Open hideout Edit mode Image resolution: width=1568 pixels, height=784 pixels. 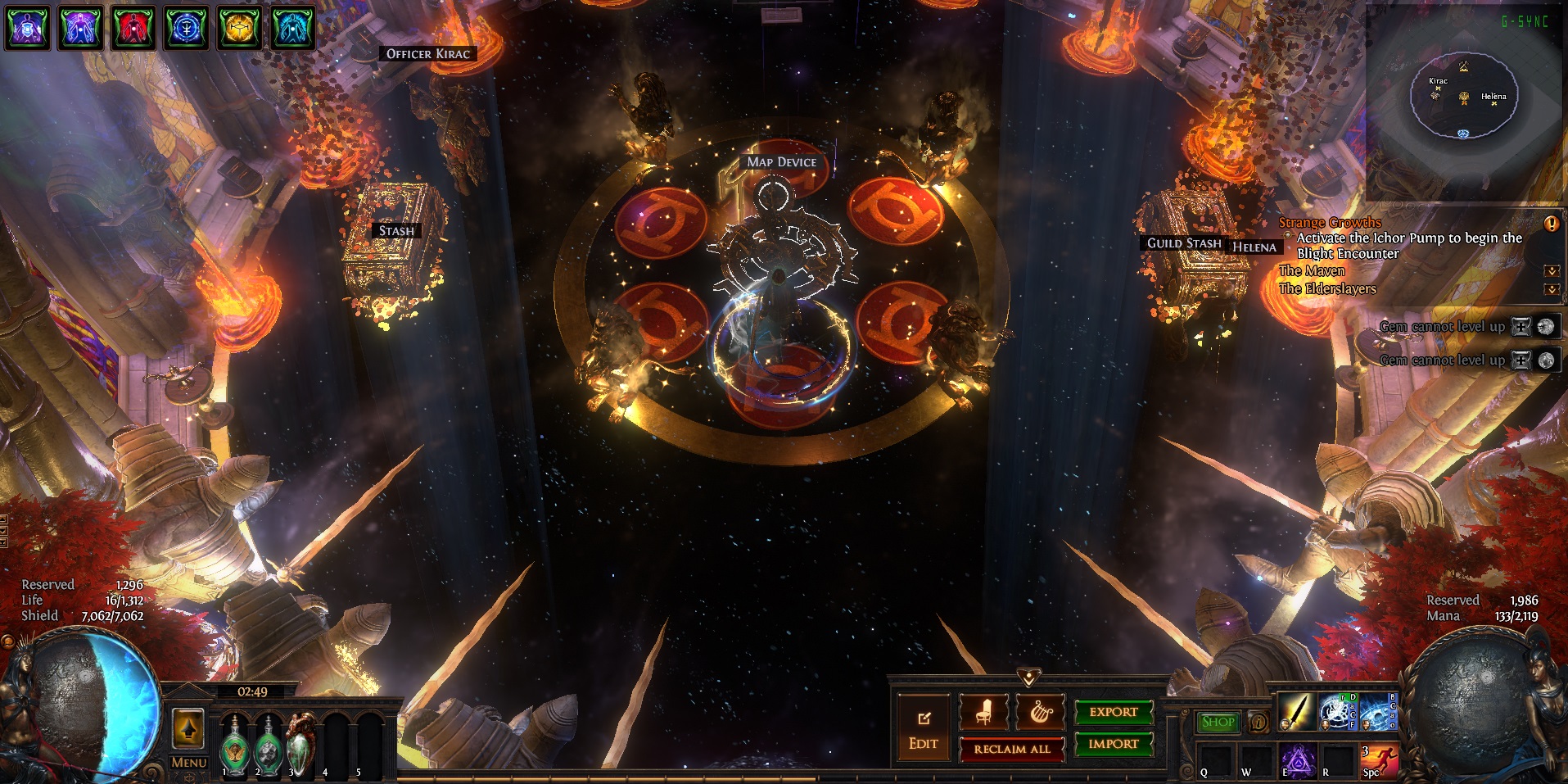coord(923,728)
